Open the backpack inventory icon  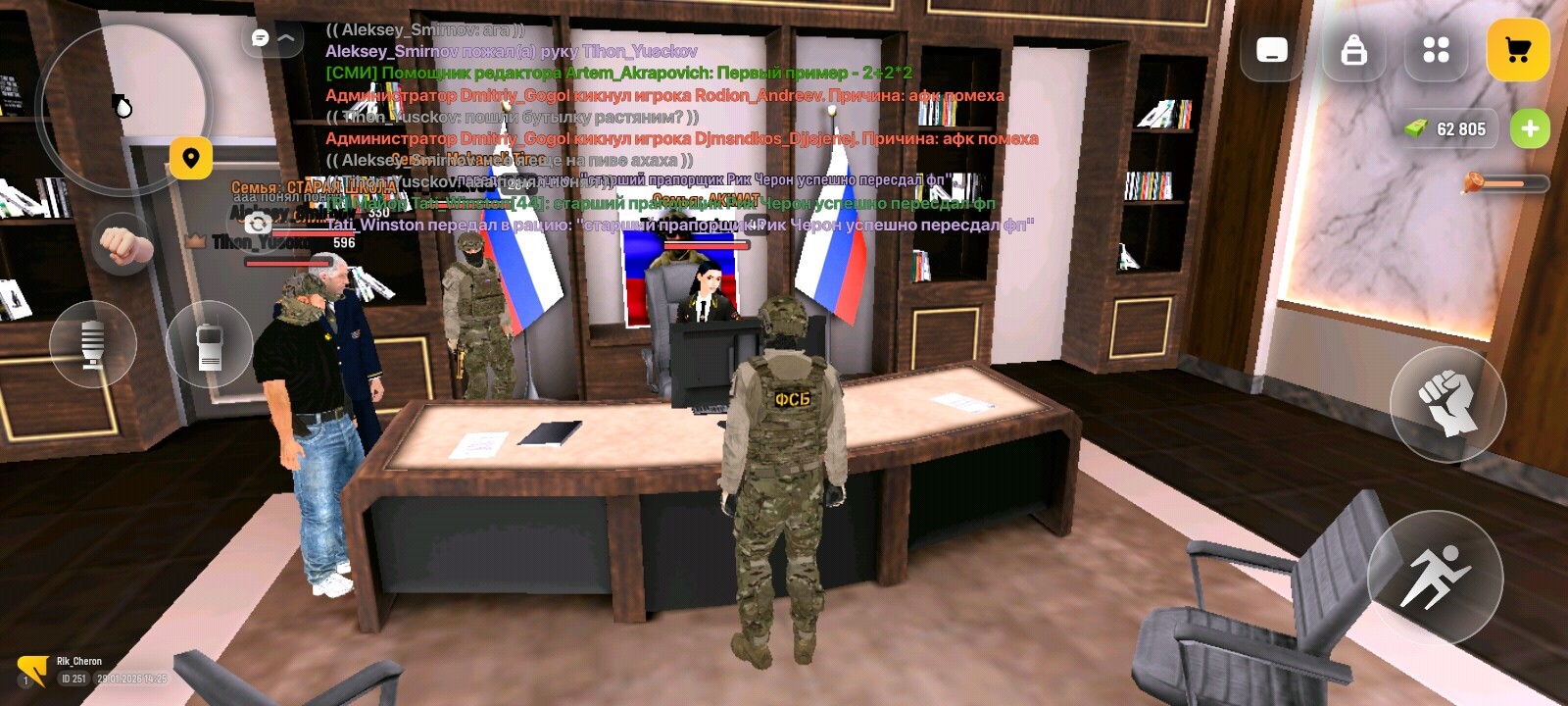pyautogui.click(x=1355, y=49)
